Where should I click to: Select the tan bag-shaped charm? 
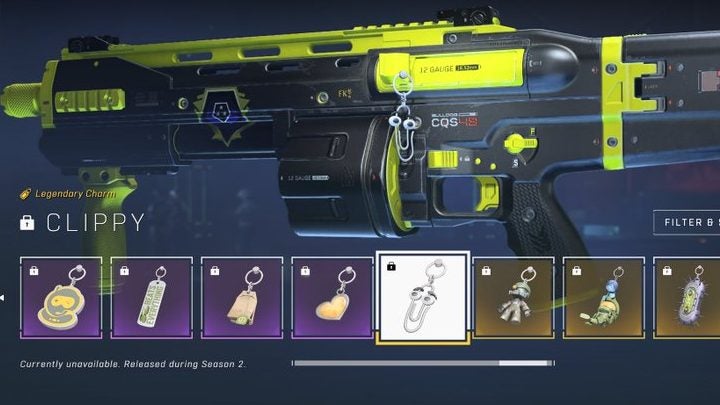pos(241,297)
